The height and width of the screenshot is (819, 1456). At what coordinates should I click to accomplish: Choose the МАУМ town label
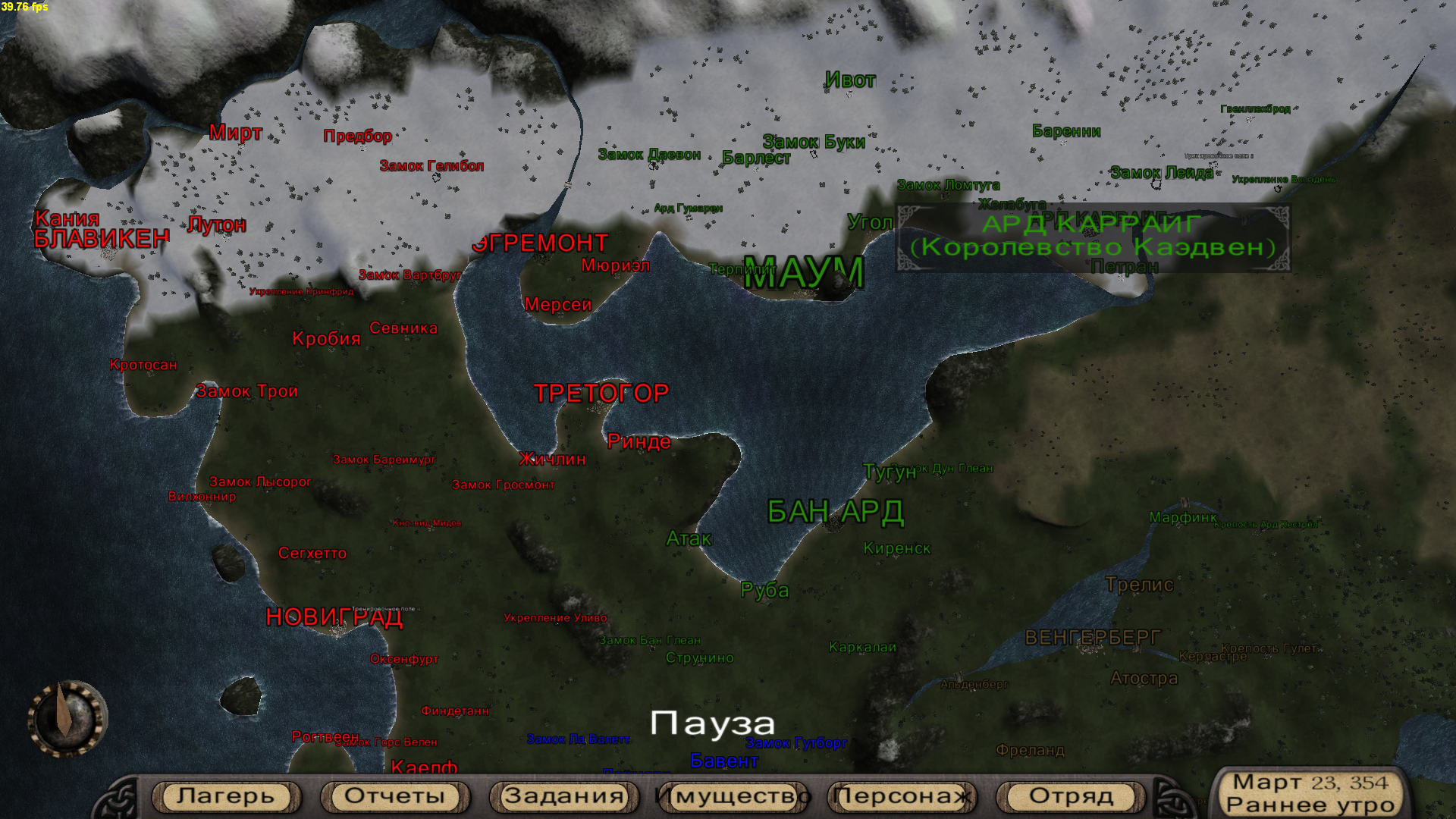[x=804, y=273]
